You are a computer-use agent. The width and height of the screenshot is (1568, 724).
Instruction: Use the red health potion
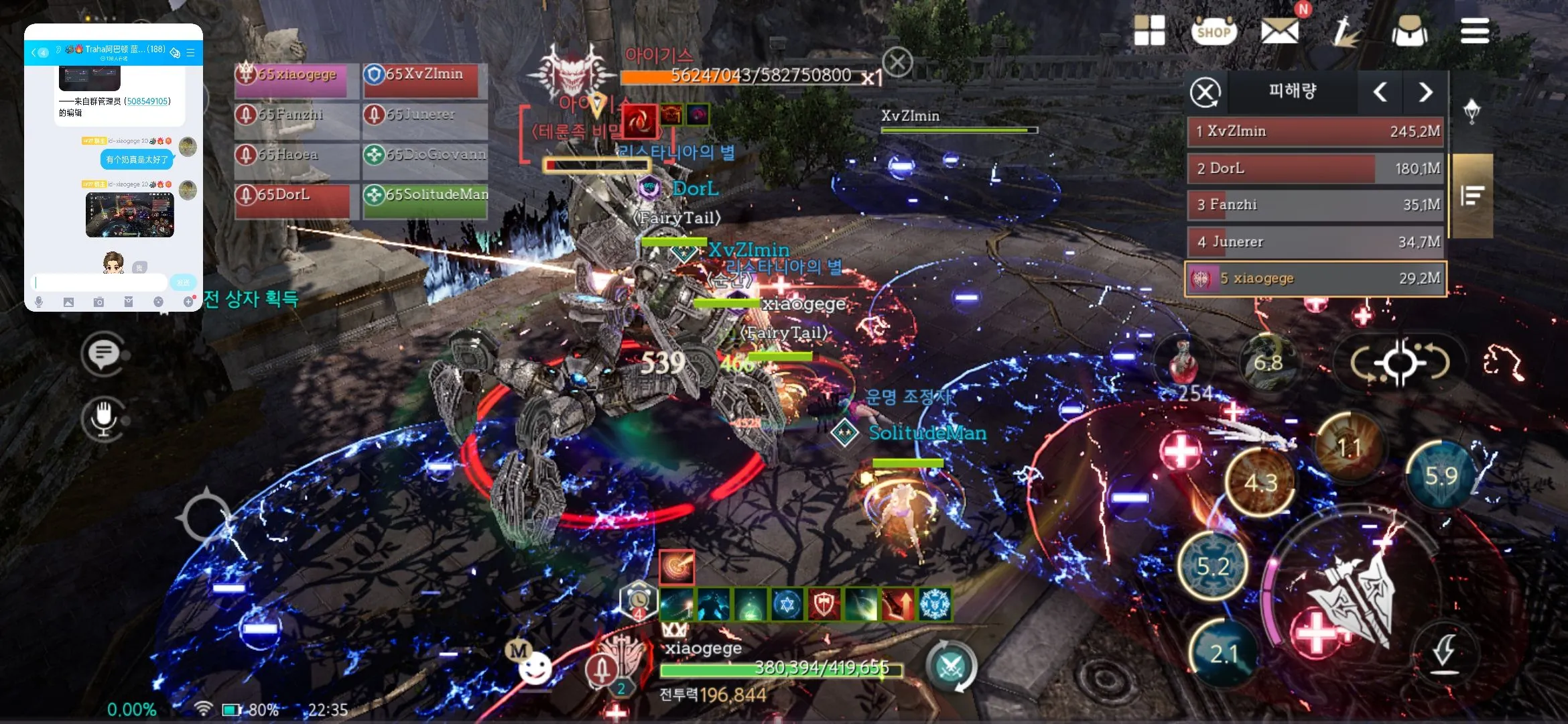click(x=1183, y=363)
